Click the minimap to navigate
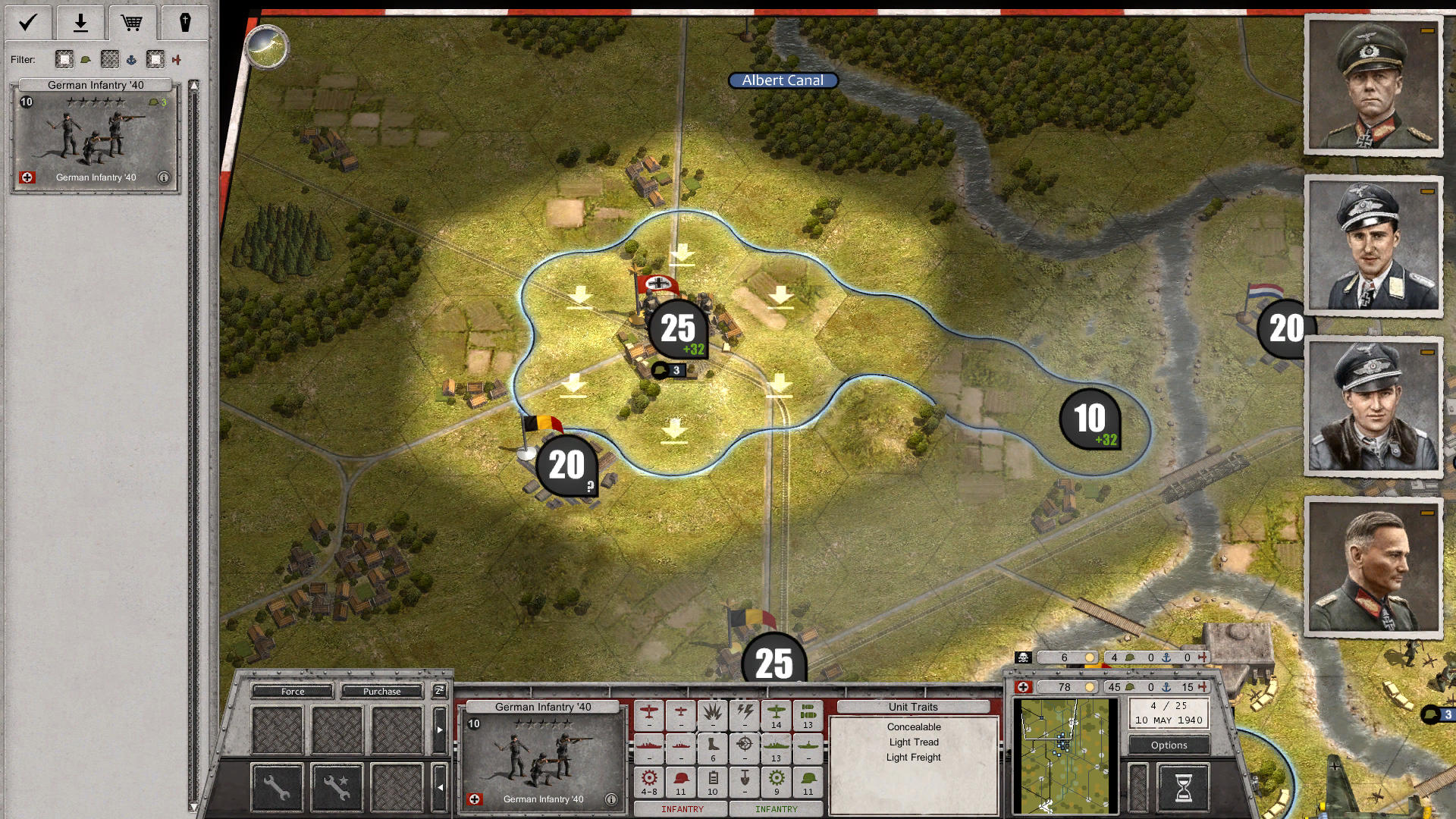This screenshot has height=819, width=1456. pos(1065,754)
